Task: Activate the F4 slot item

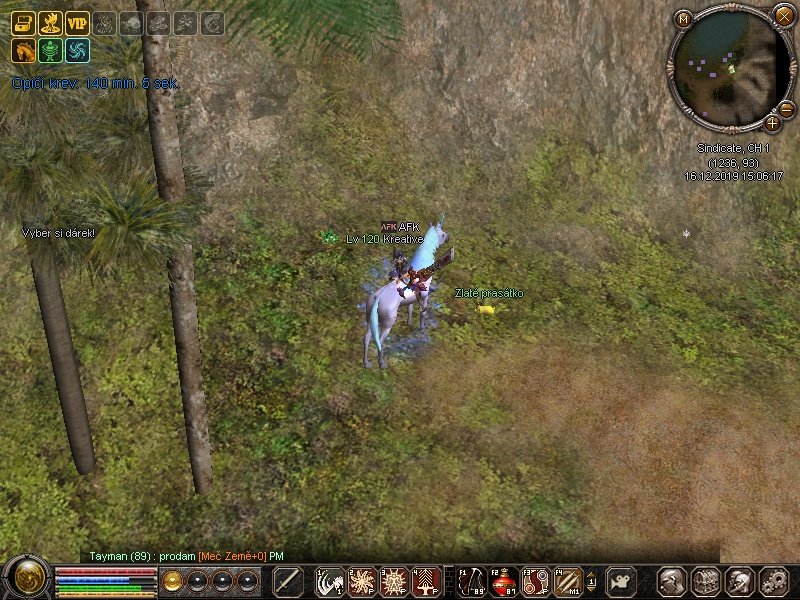Action: point(567,581)
